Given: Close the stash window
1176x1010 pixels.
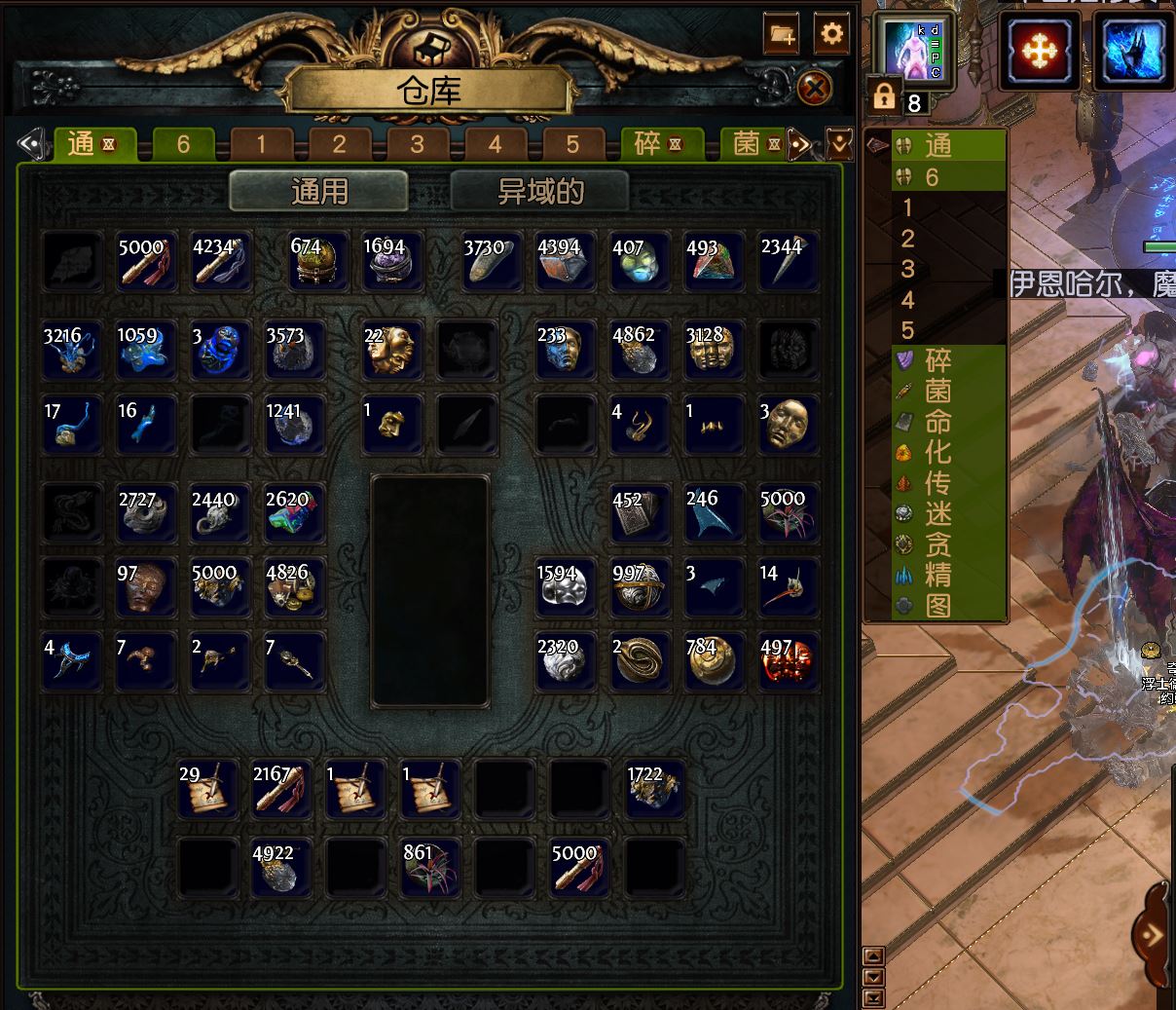Looking at the screenshot, I should [x=815, y=90].
